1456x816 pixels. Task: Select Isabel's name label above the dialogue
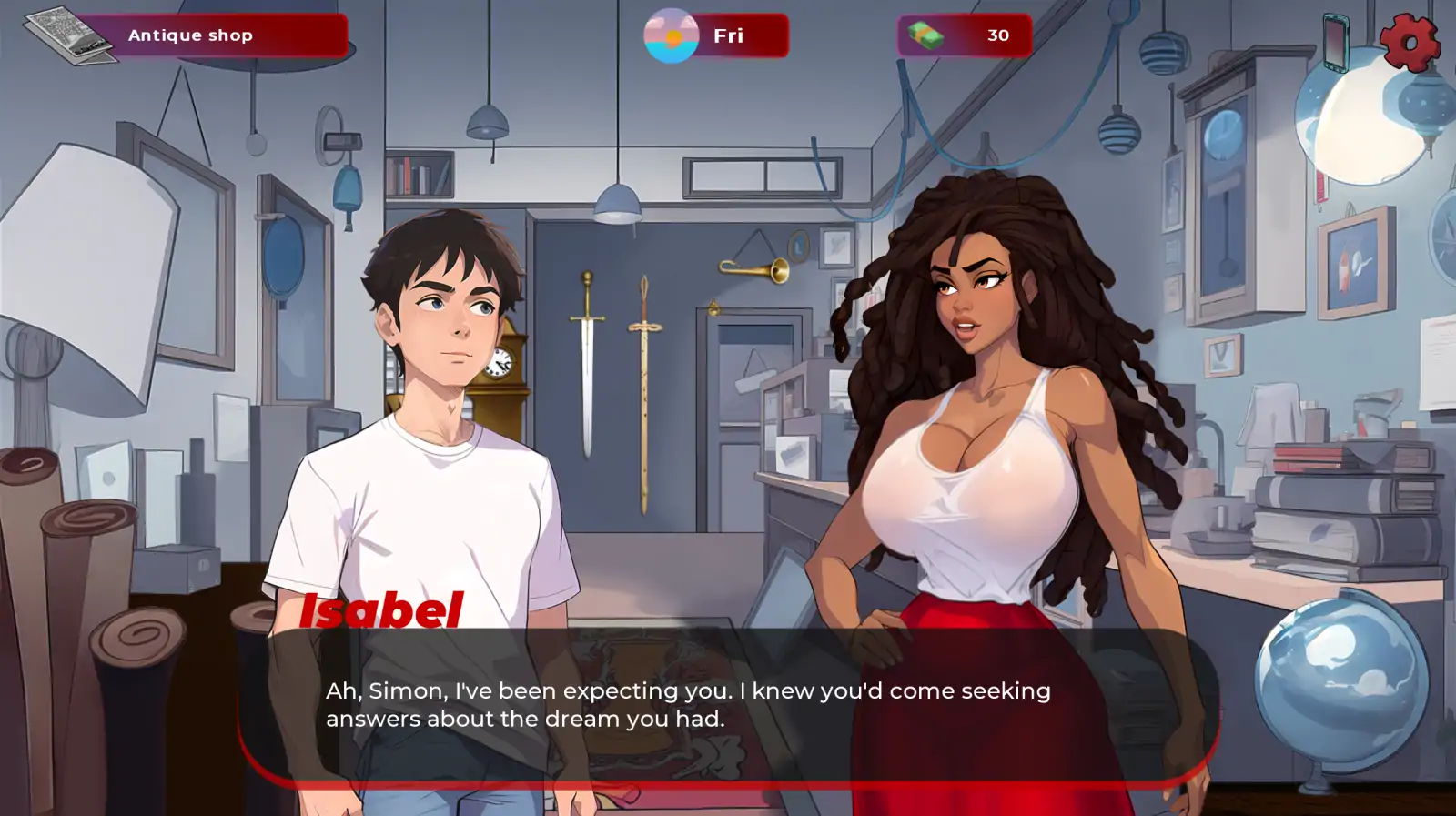click(381, 612)
